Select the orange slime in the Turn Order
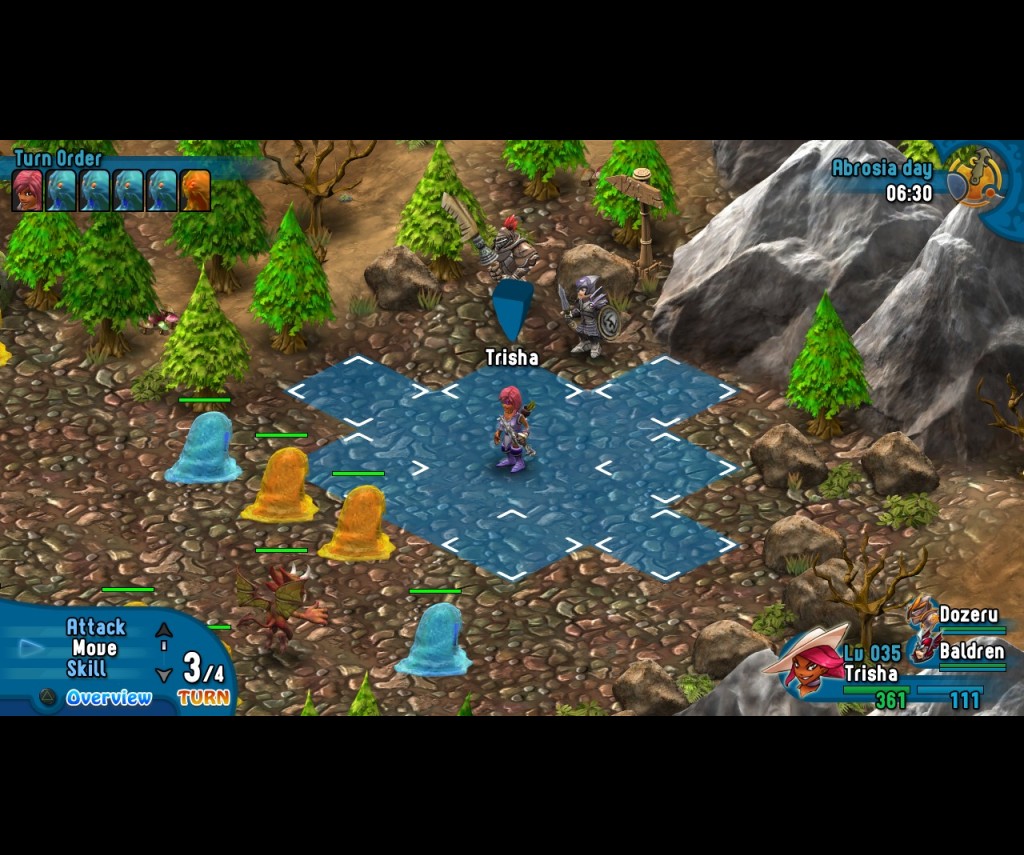Image resolution: width=1024 pixels, height=855 pixels. tap(195, 190)
